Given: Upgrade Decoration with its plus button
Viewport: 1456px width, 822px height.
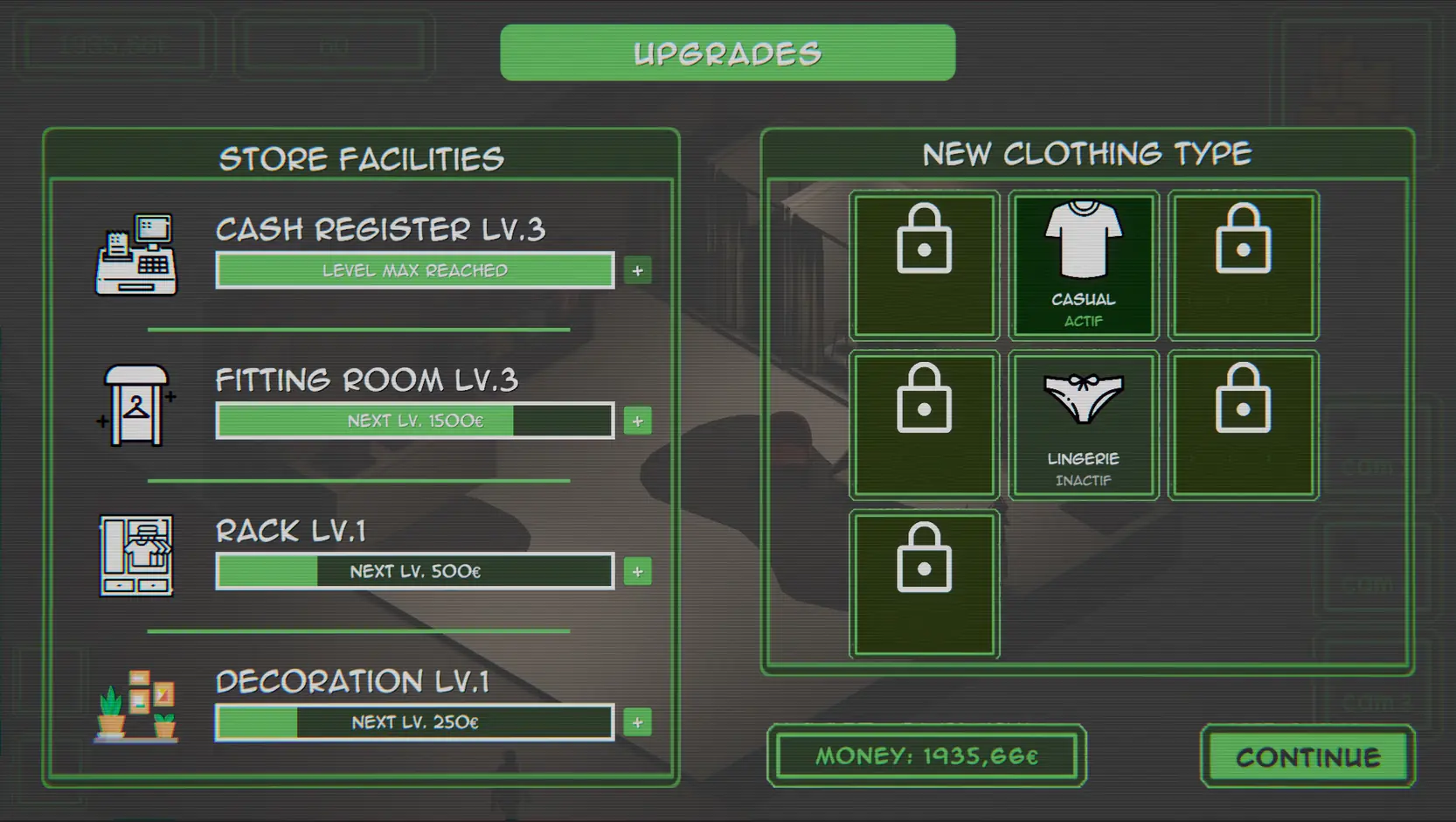Looking at the screenshot, I should click(x=638, y=722).
